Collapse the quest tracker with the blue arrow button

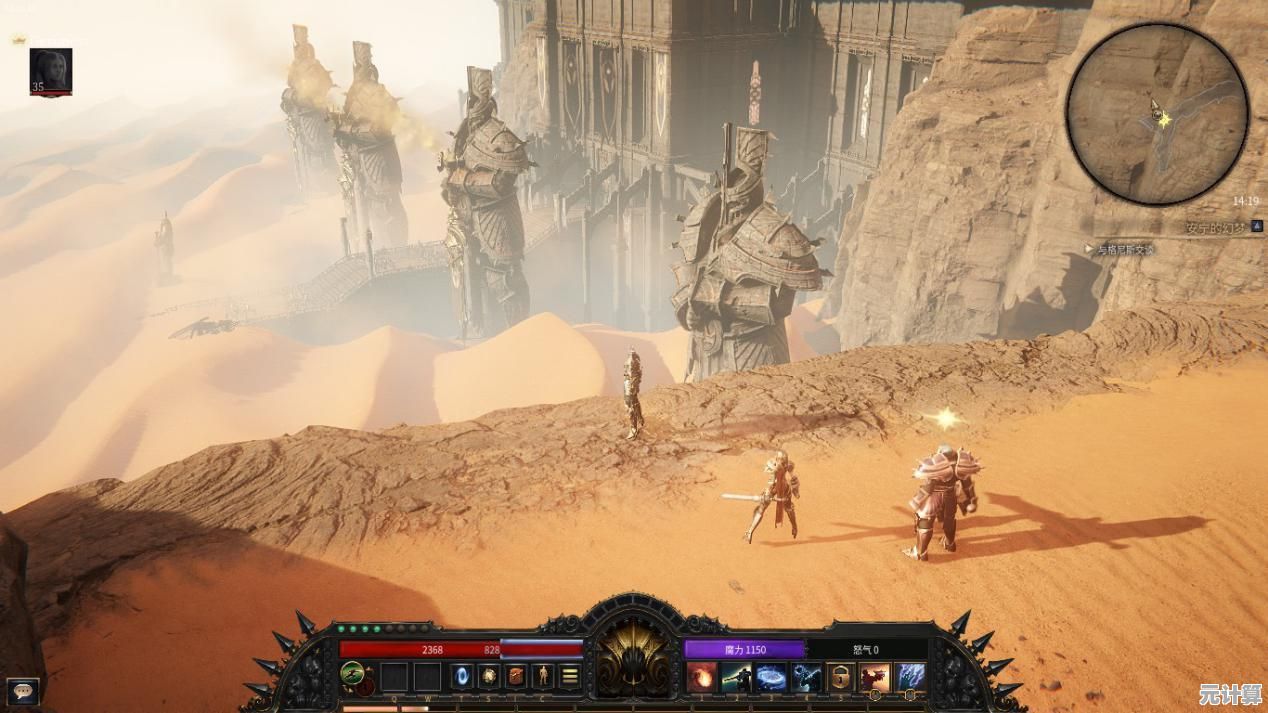[1257, 227]
